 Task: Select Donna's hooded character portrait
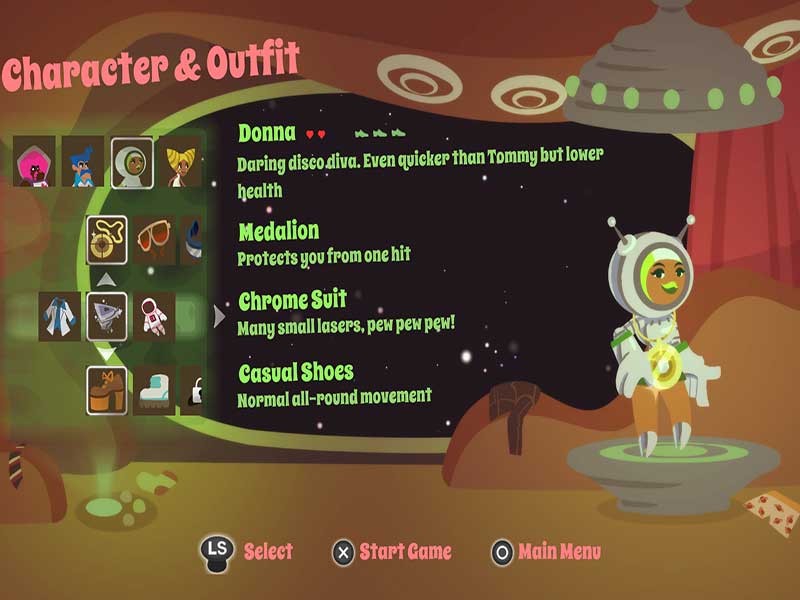[x=132, y=162]
